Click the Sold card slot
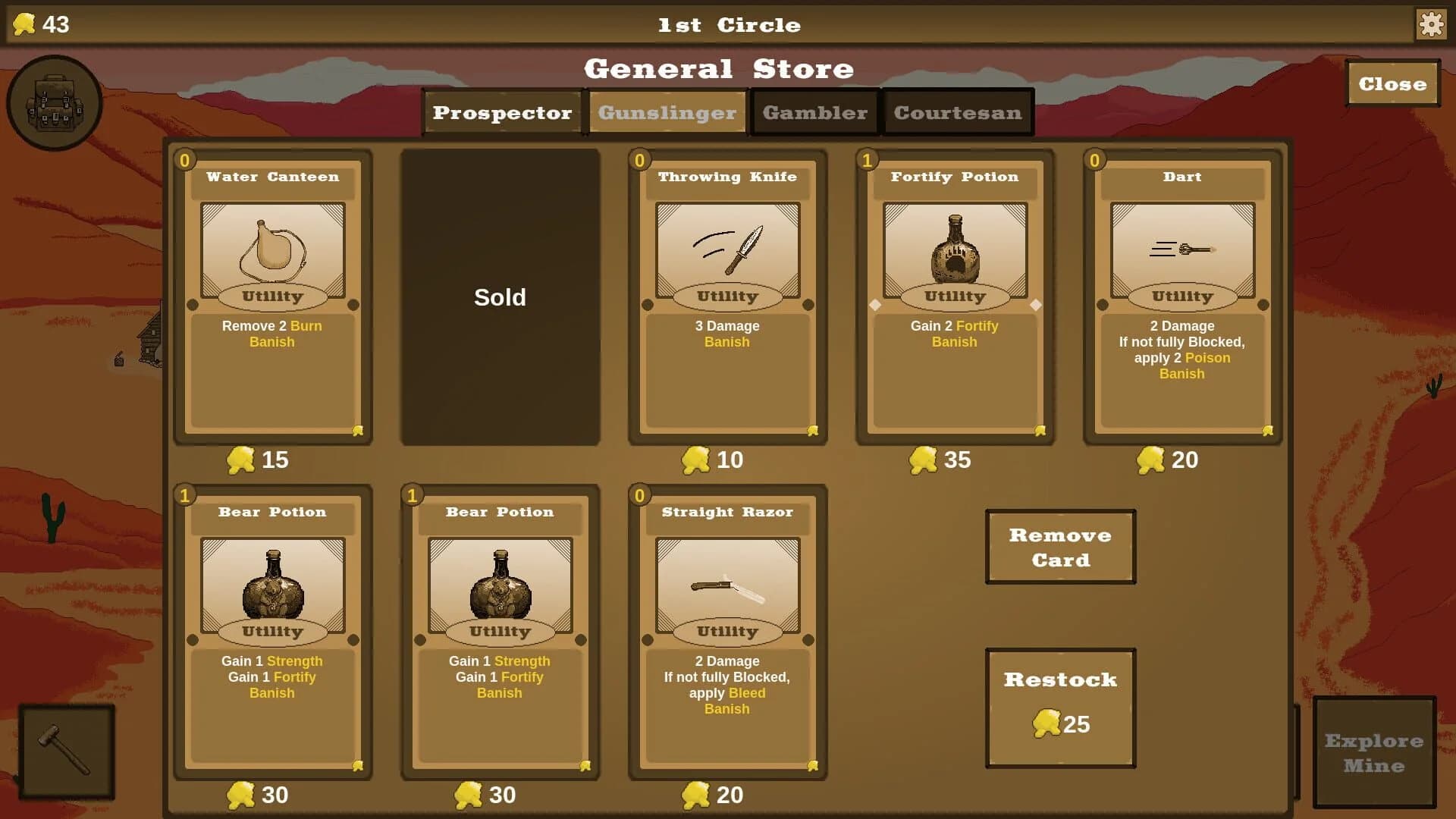The width and height of the screenshot is (1456, 819). click(x=500, y=297)
